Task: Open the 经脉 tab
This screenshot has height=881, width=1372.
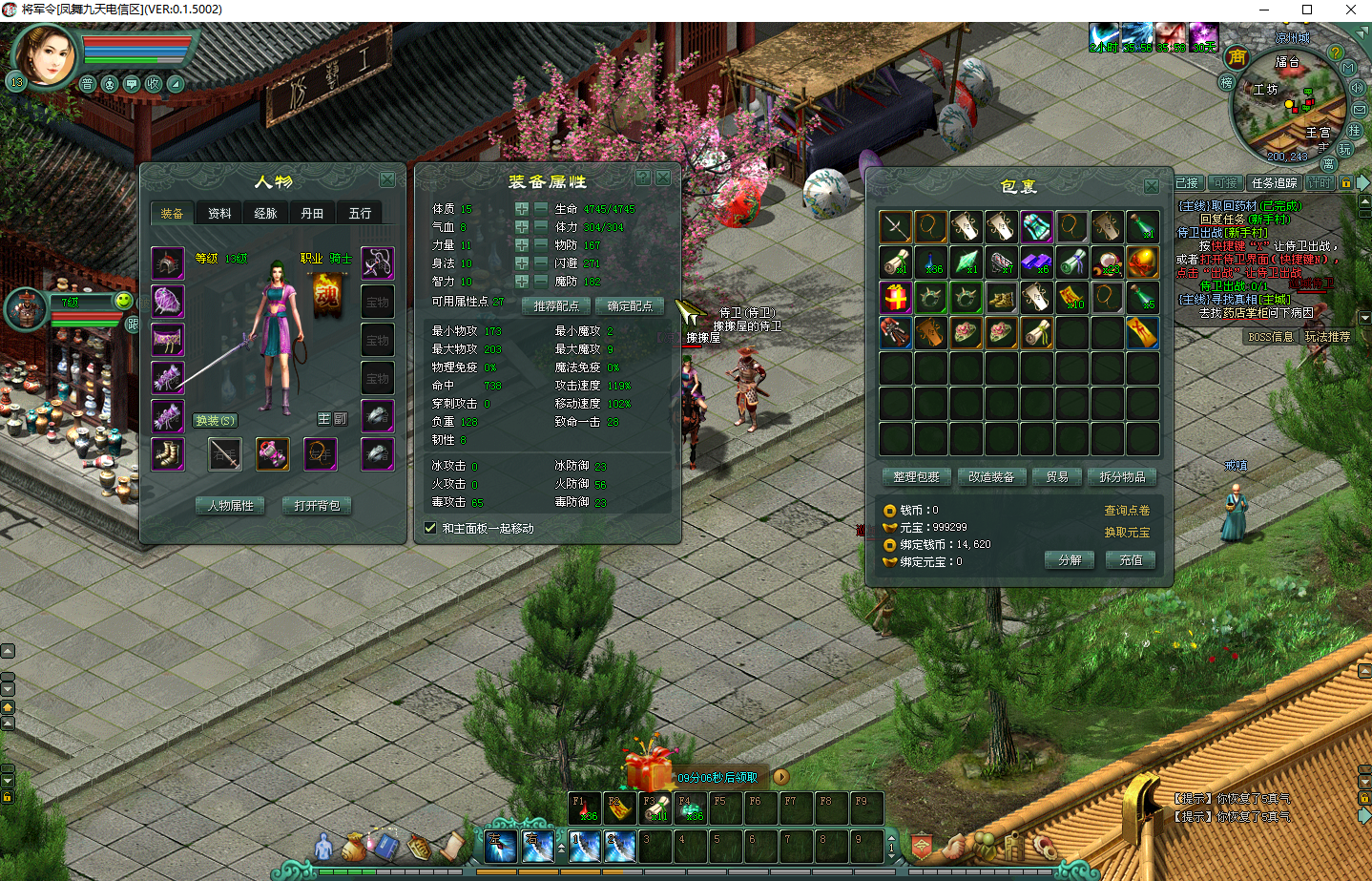Action: (266, 213)
